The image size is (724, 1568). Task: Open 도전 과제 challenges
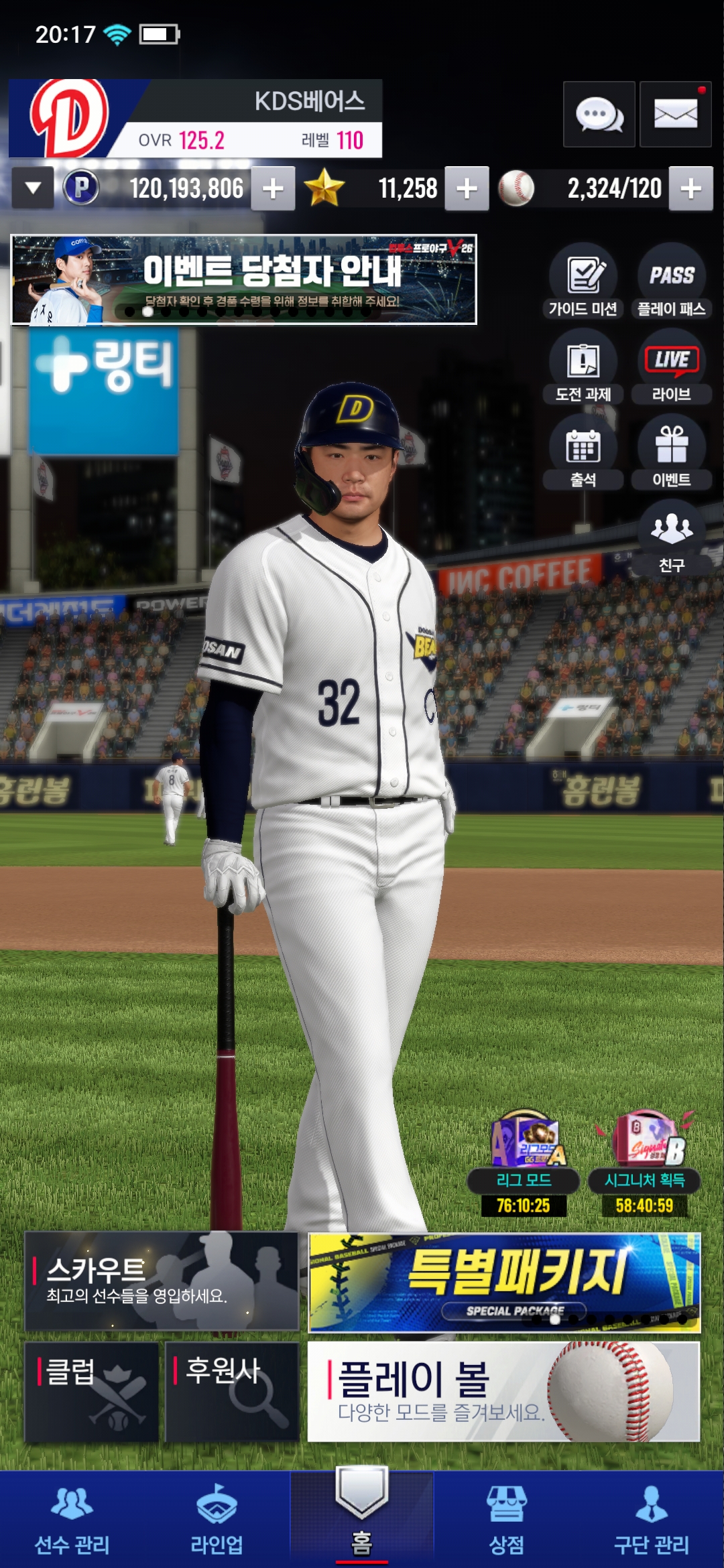point(583,367)
